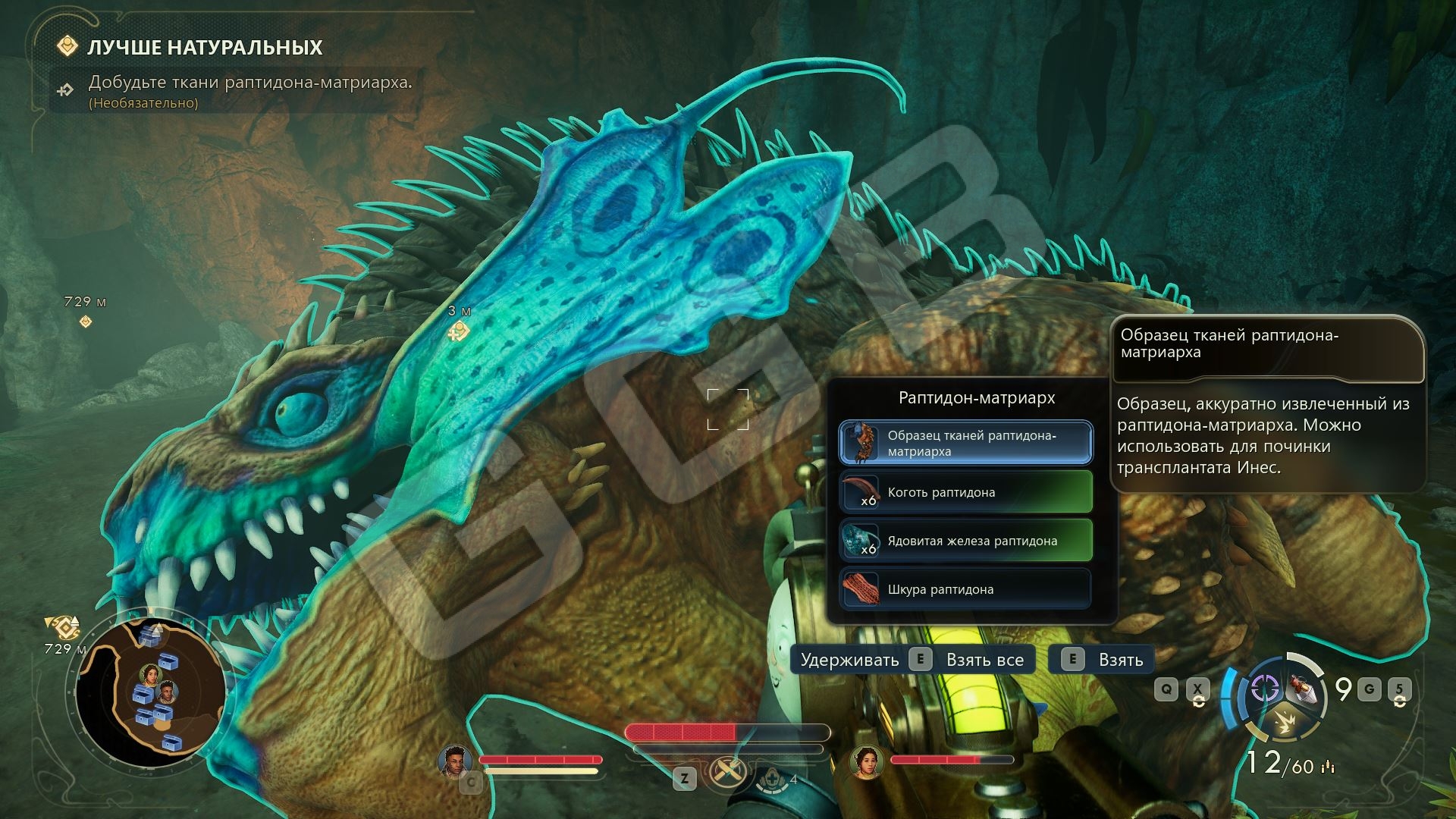Select the matriarch tissue sample loot row

[x=965, y=443]
